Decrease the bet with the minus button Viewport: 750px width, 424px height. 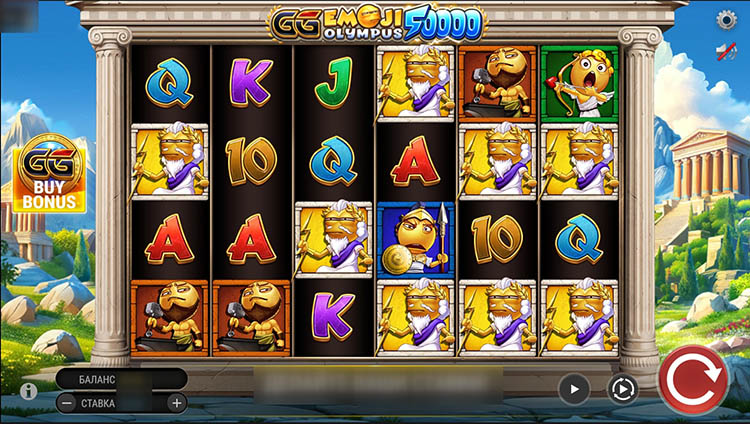point(66,403)
